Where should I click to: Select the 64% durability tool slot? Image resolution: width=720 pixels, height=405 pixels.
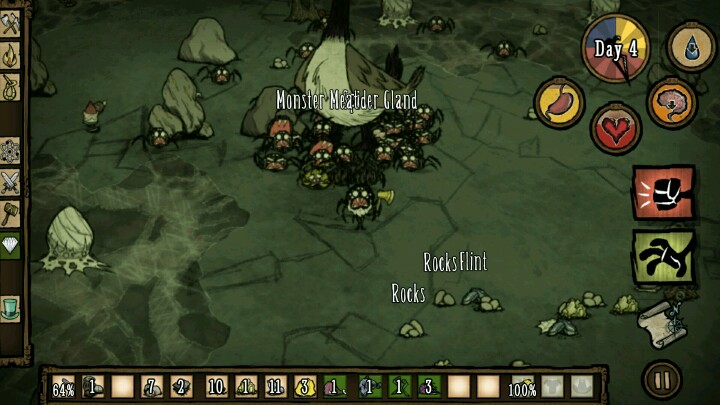(x=64, y=386)
